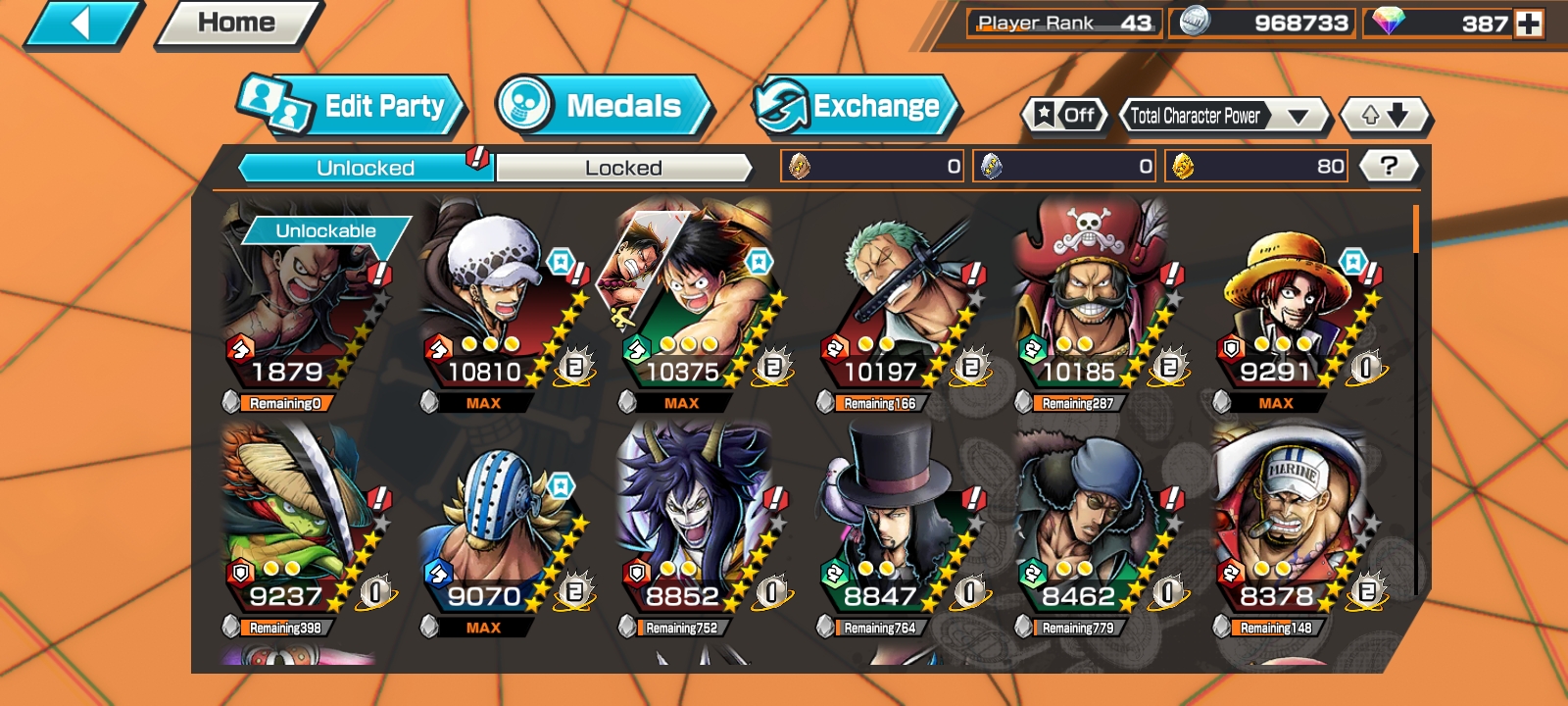
Task: Open the Total Character Power sort dropdown
Action: (1223, 116)
